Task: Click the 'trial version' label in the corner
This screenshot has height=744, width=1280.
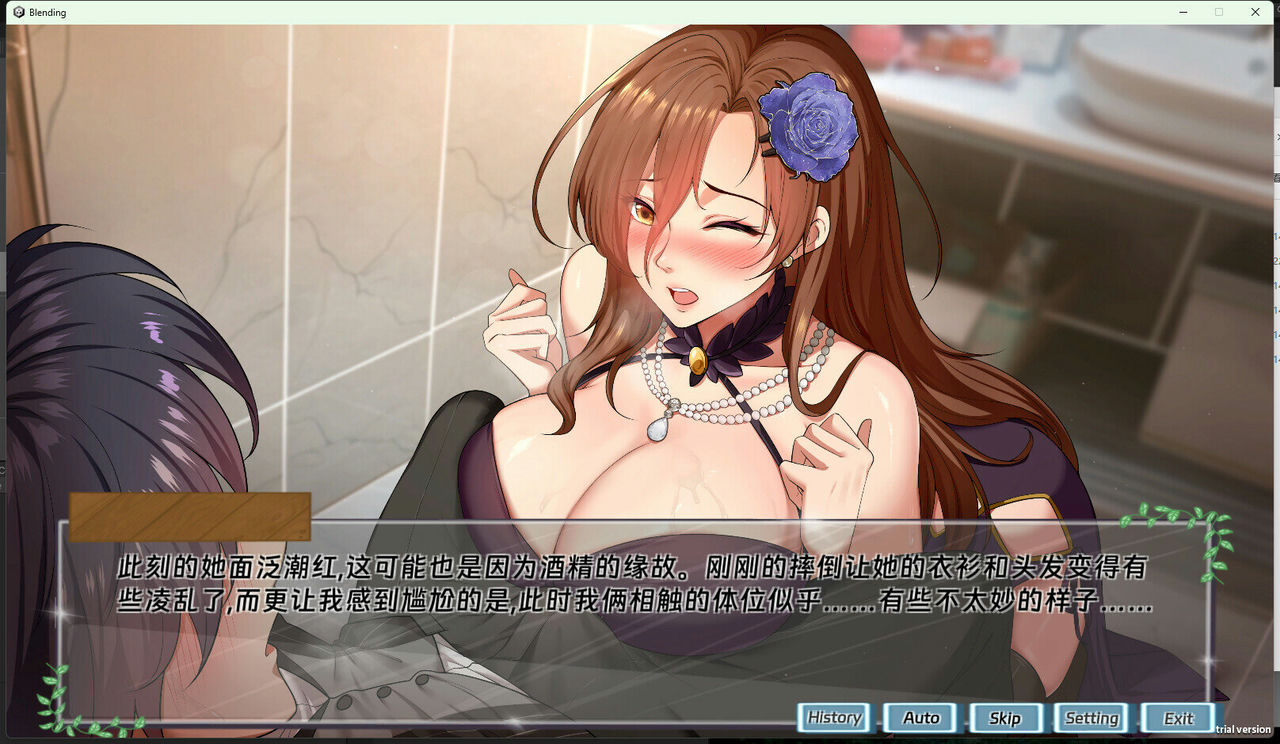Action: (x=1243, y=728)
